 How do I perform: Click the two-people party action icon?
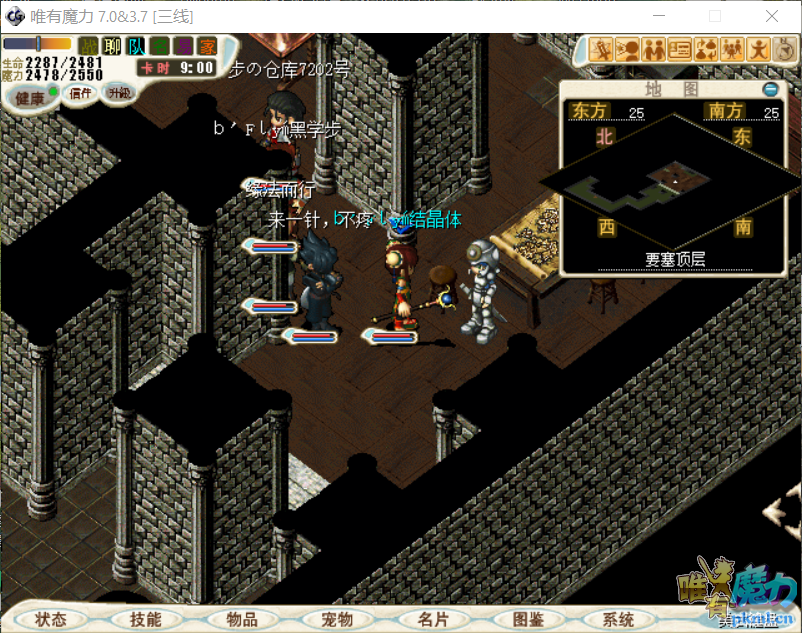tap(655, 48)
